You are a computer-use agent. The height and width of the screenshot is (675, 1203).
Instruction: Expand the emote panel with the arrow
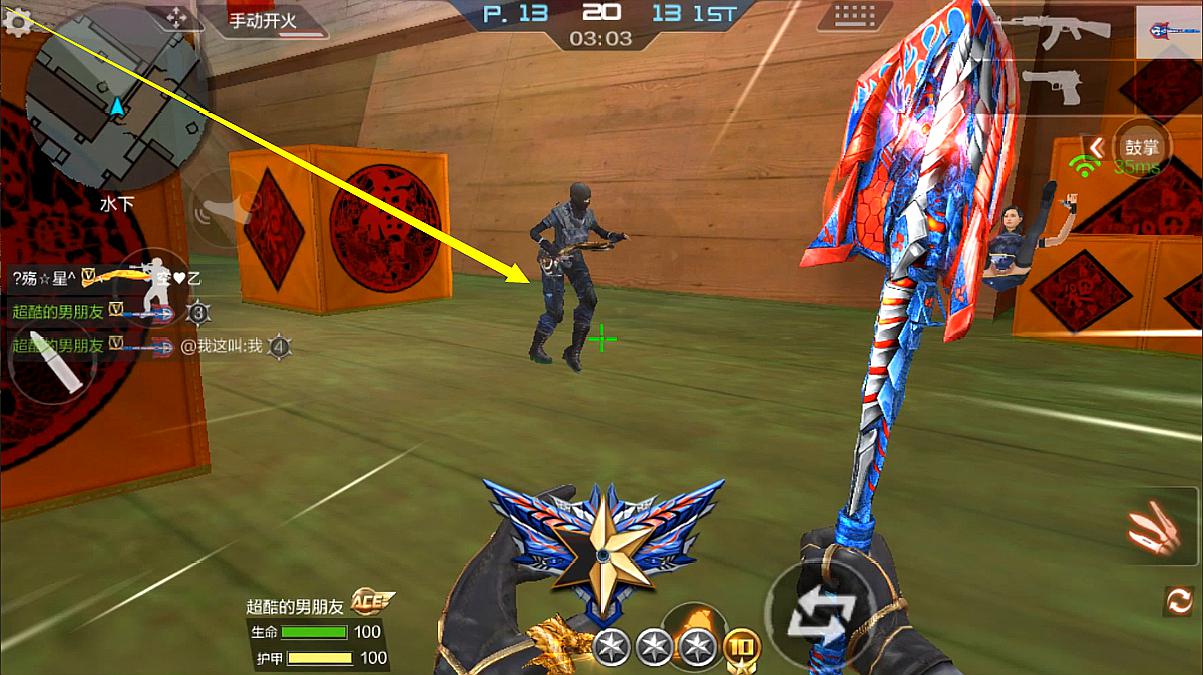pos(1096,148)
